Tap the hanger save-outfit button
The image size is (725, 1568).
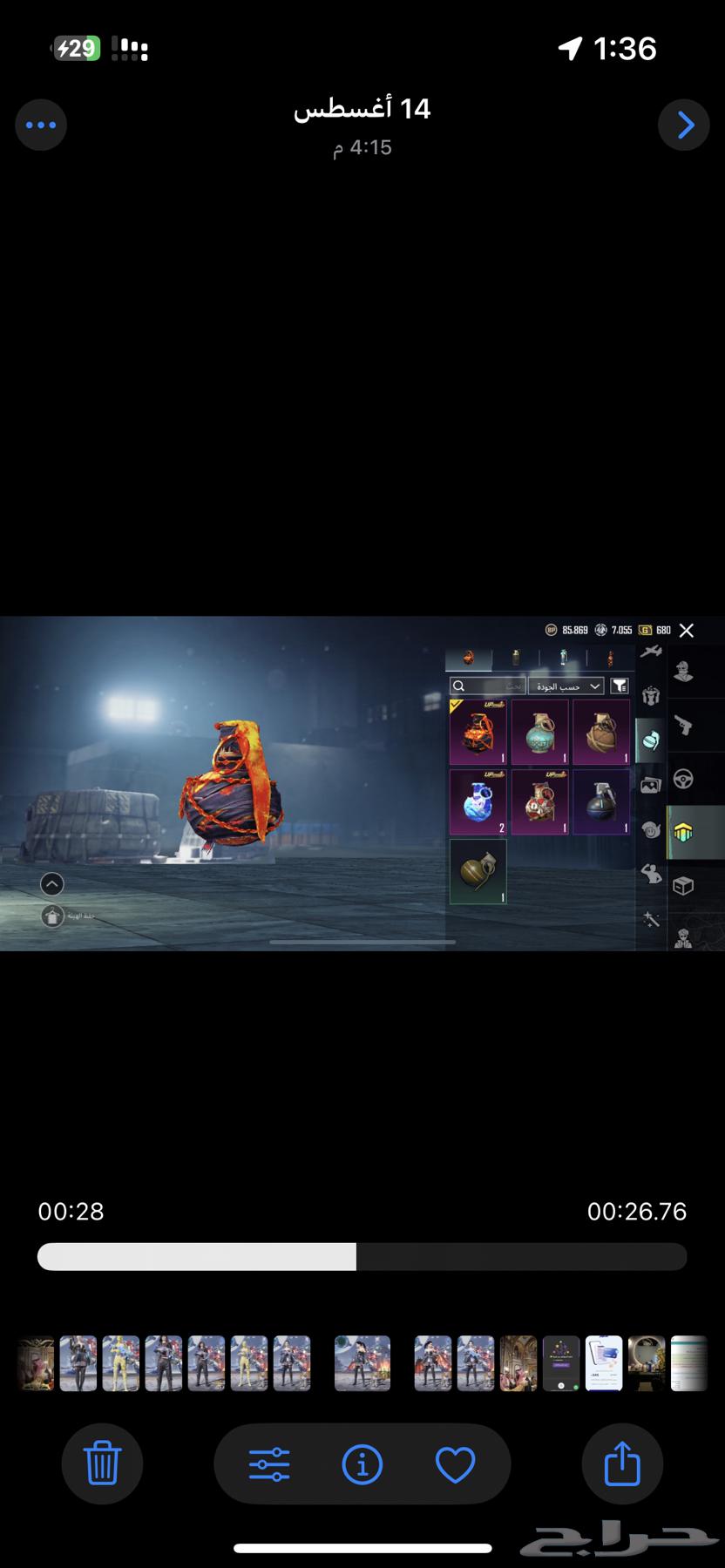(53, 916)
